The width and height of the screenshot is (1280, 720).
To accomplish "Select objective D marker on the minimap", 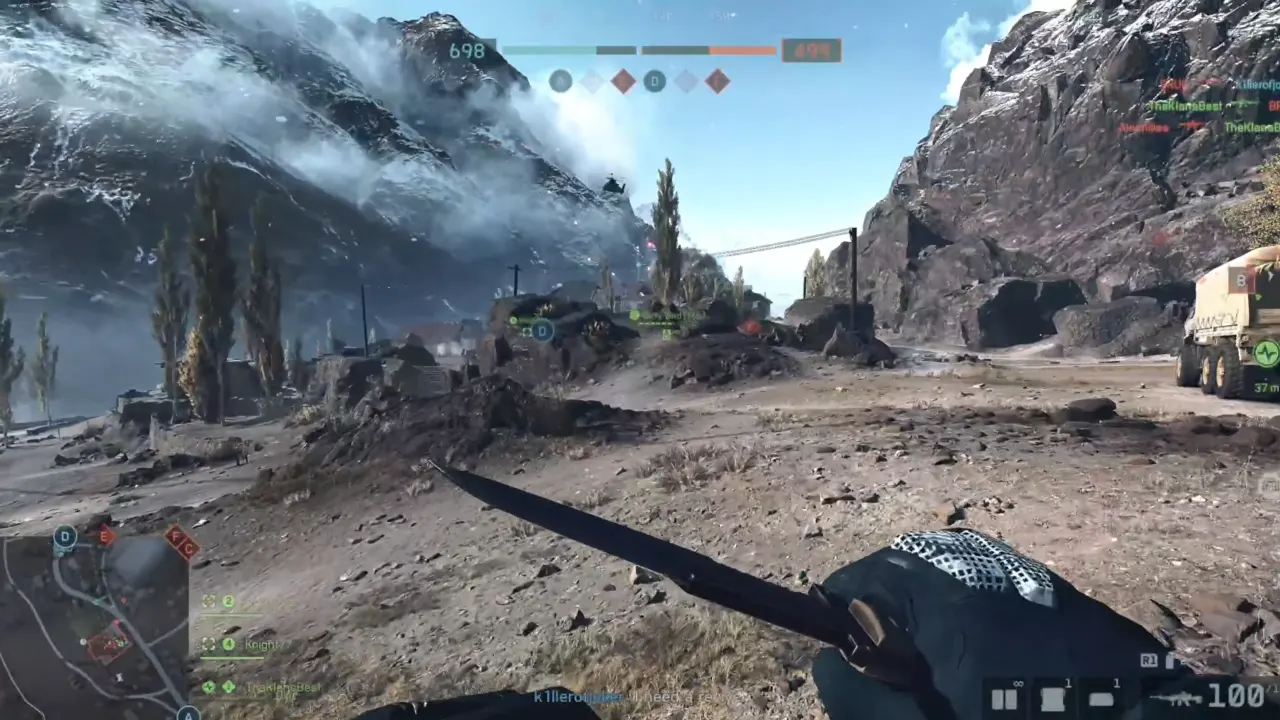I will click(x=65, y=537).
